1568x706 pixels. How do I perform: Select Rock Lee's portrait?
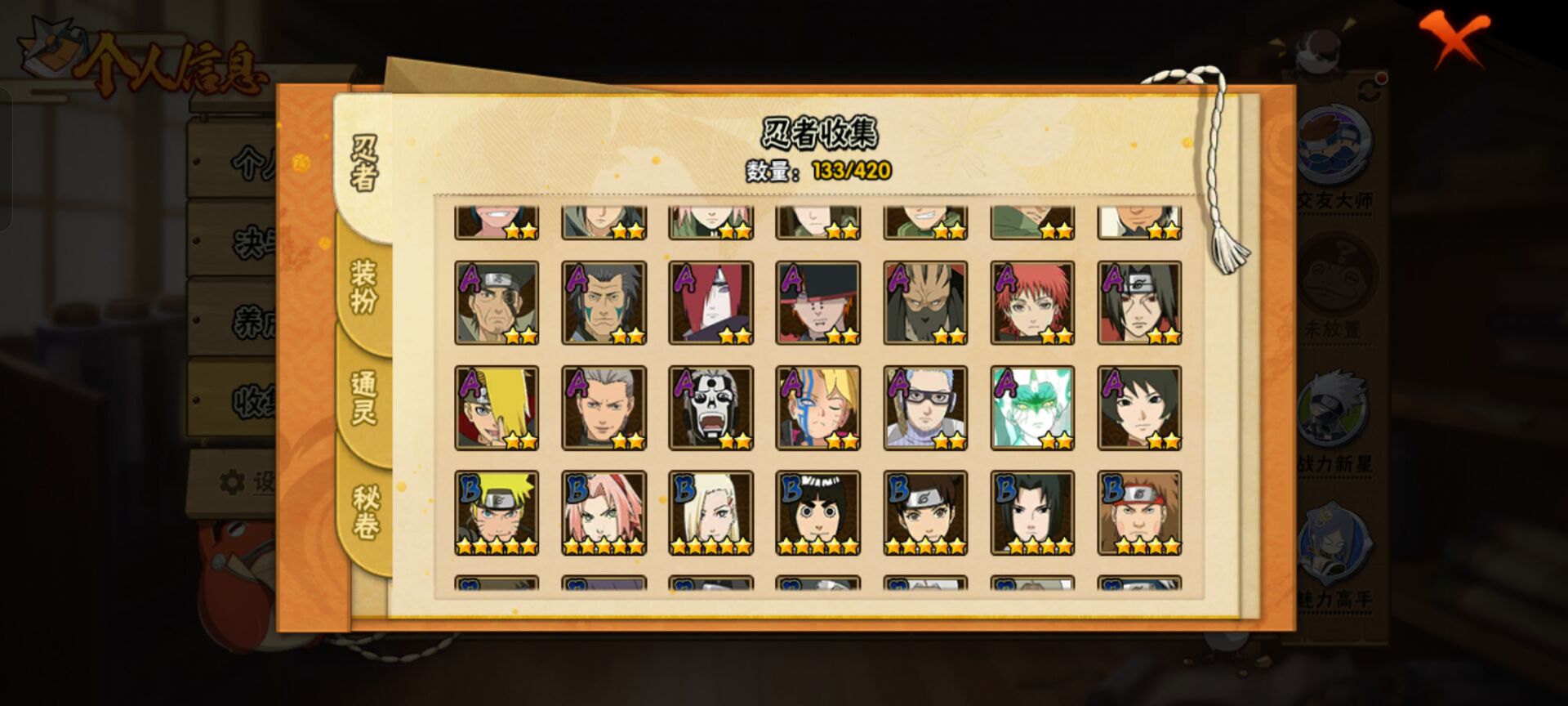click(817, 511)
